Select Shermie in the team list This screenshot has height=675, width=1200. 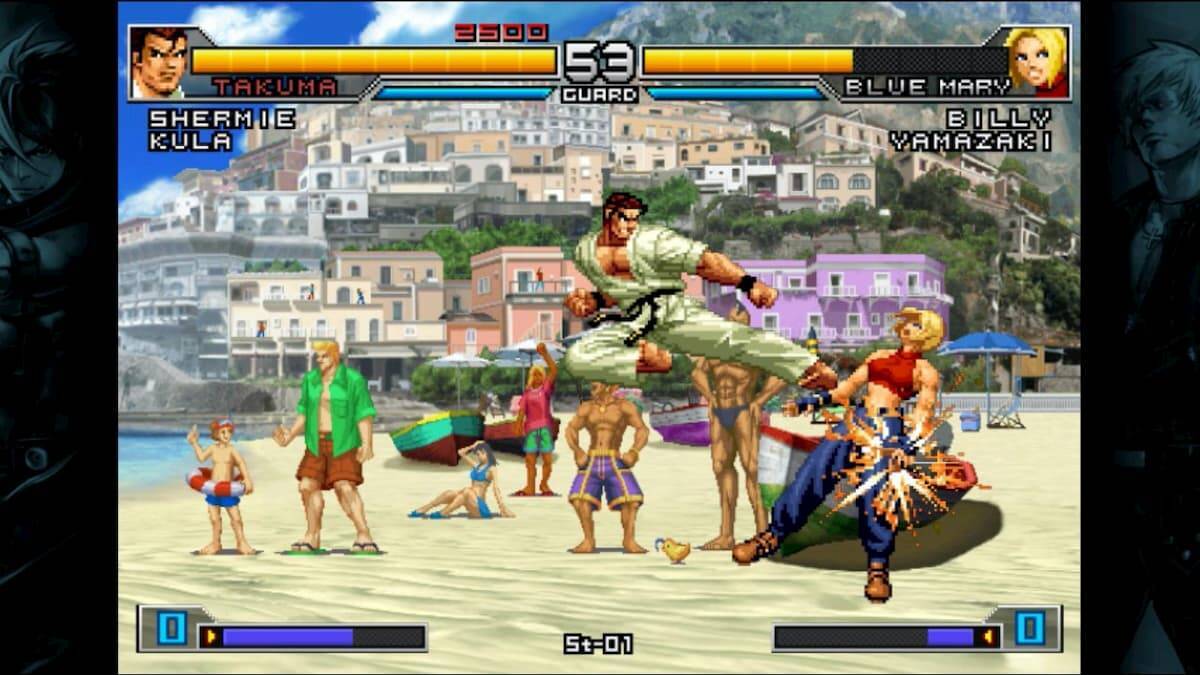(x=222, y=118)
